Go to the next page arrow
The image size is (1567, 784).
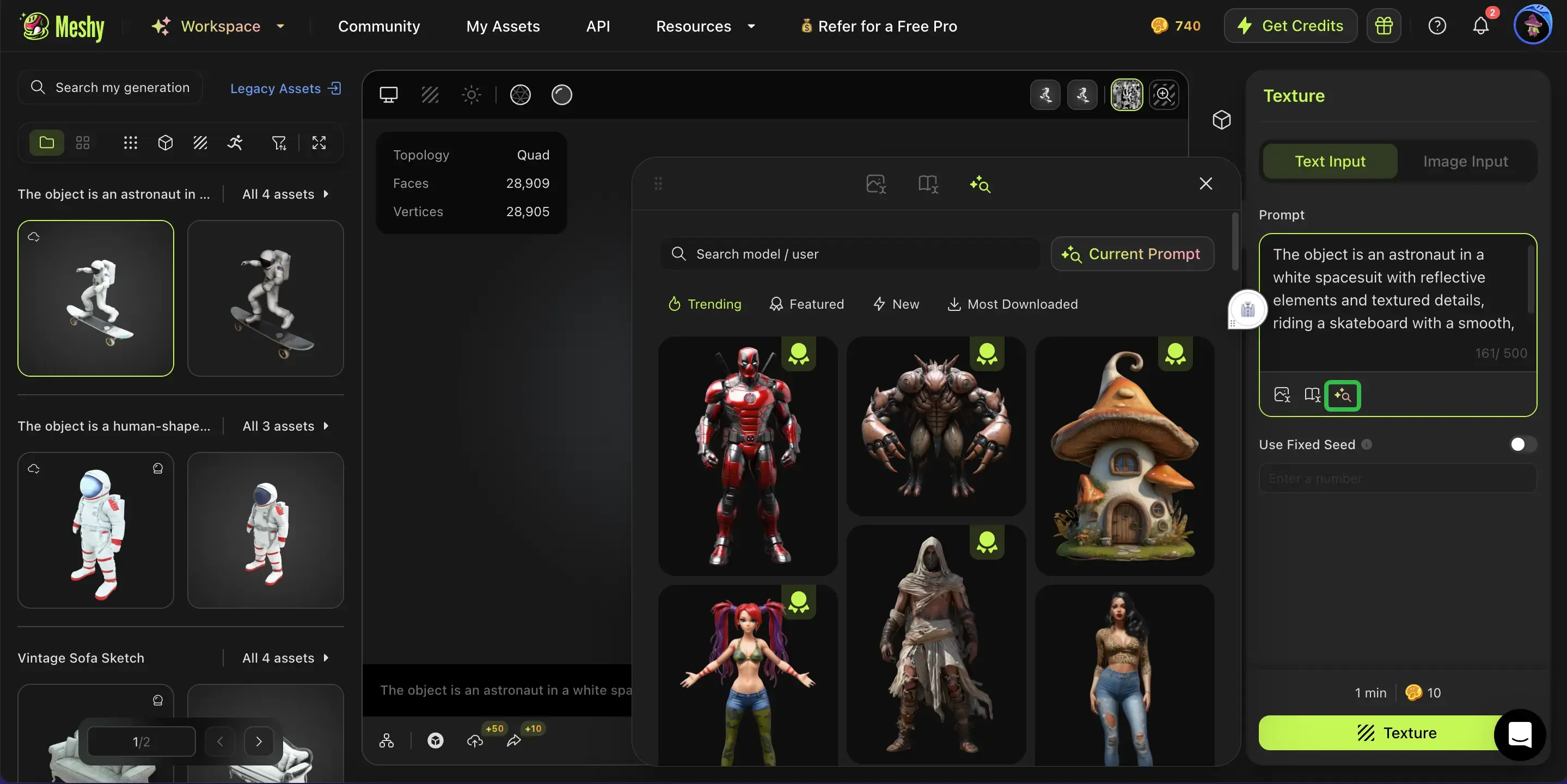click(259, 741)
